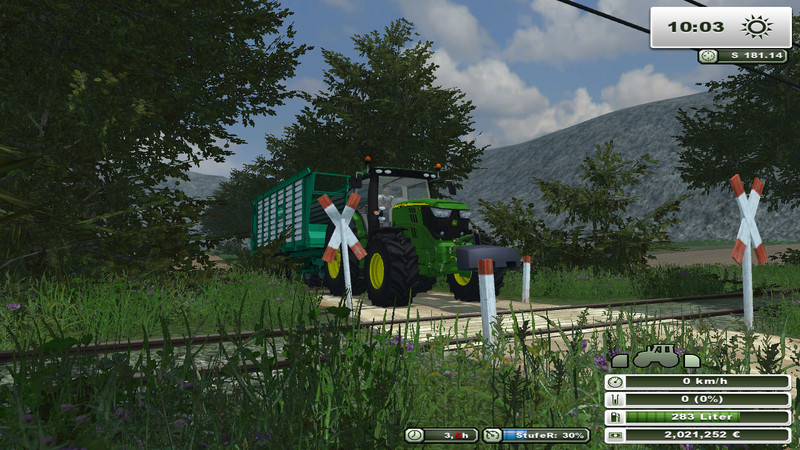800x450 pixels.
Task: Select the operating hours clock icon
Action: [414, 435]
